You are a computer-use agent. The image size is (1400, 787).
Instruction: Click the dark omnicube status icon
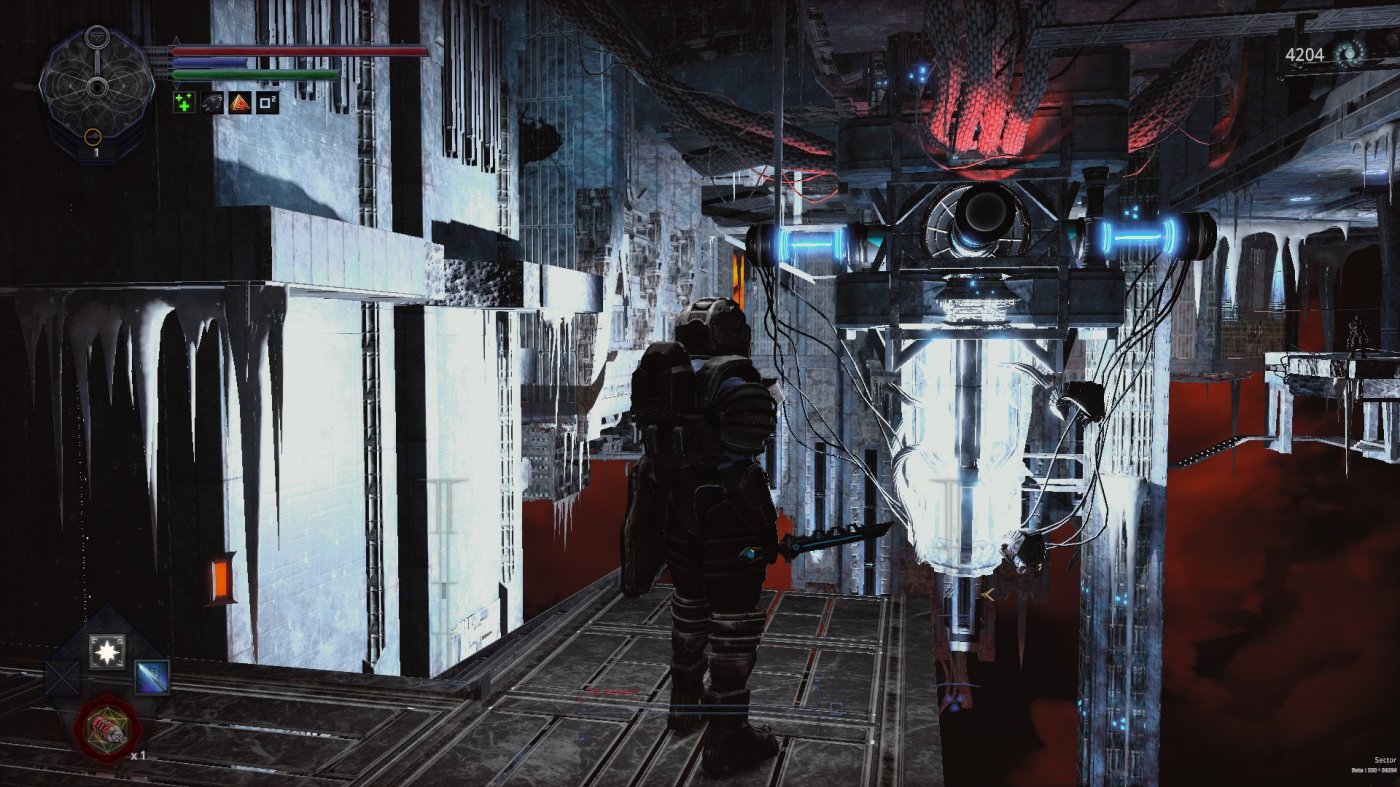tap(211, 102)
